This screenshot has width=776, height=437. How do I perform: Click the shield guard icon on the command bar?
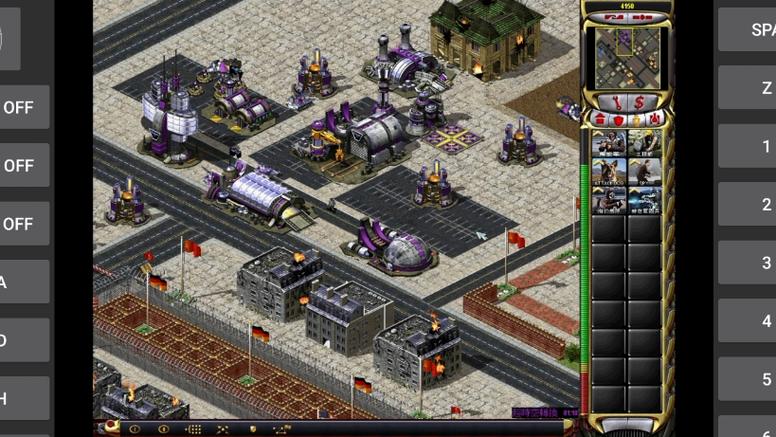252,429
